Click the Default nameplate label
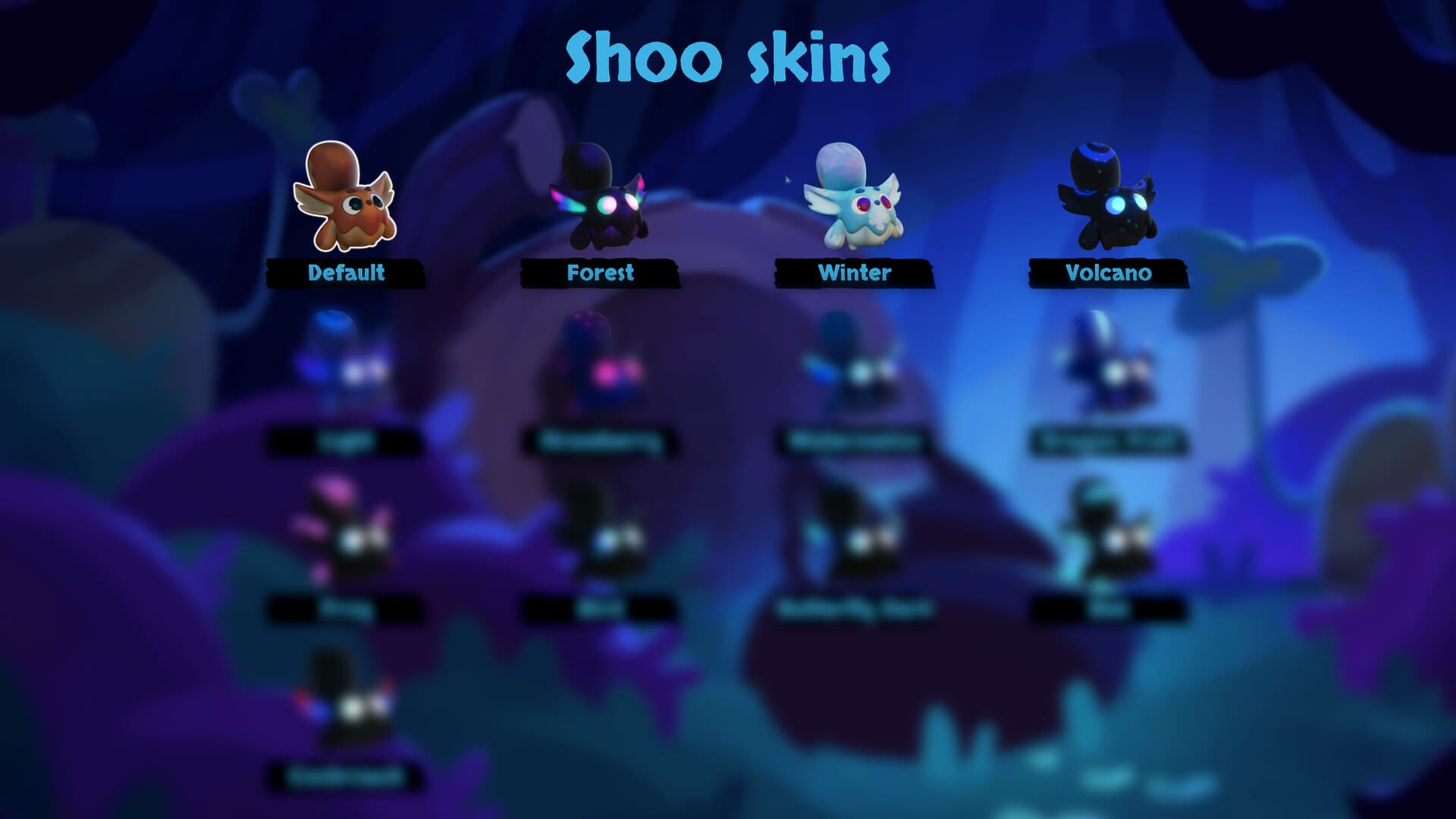 tap(345, 274)
